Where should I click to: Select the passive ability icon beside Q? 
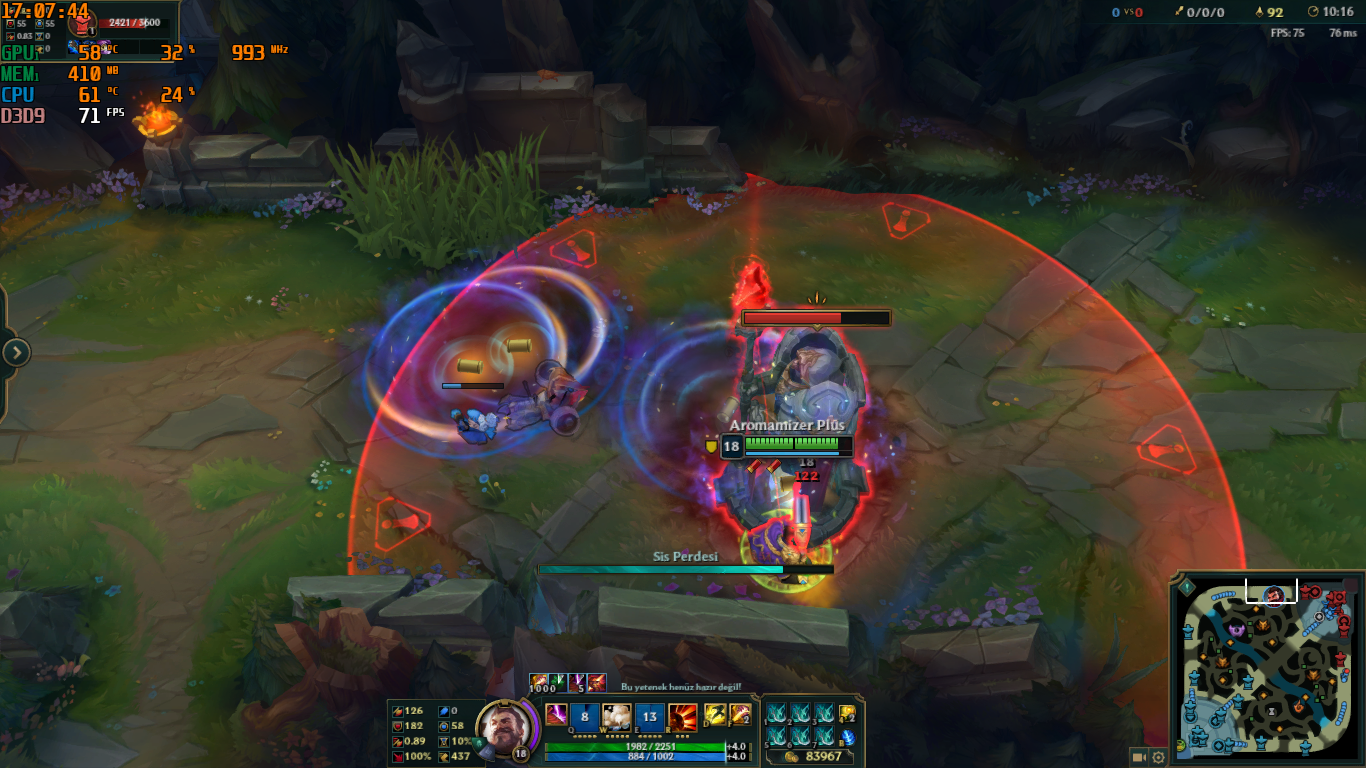[x=556, y=715]
